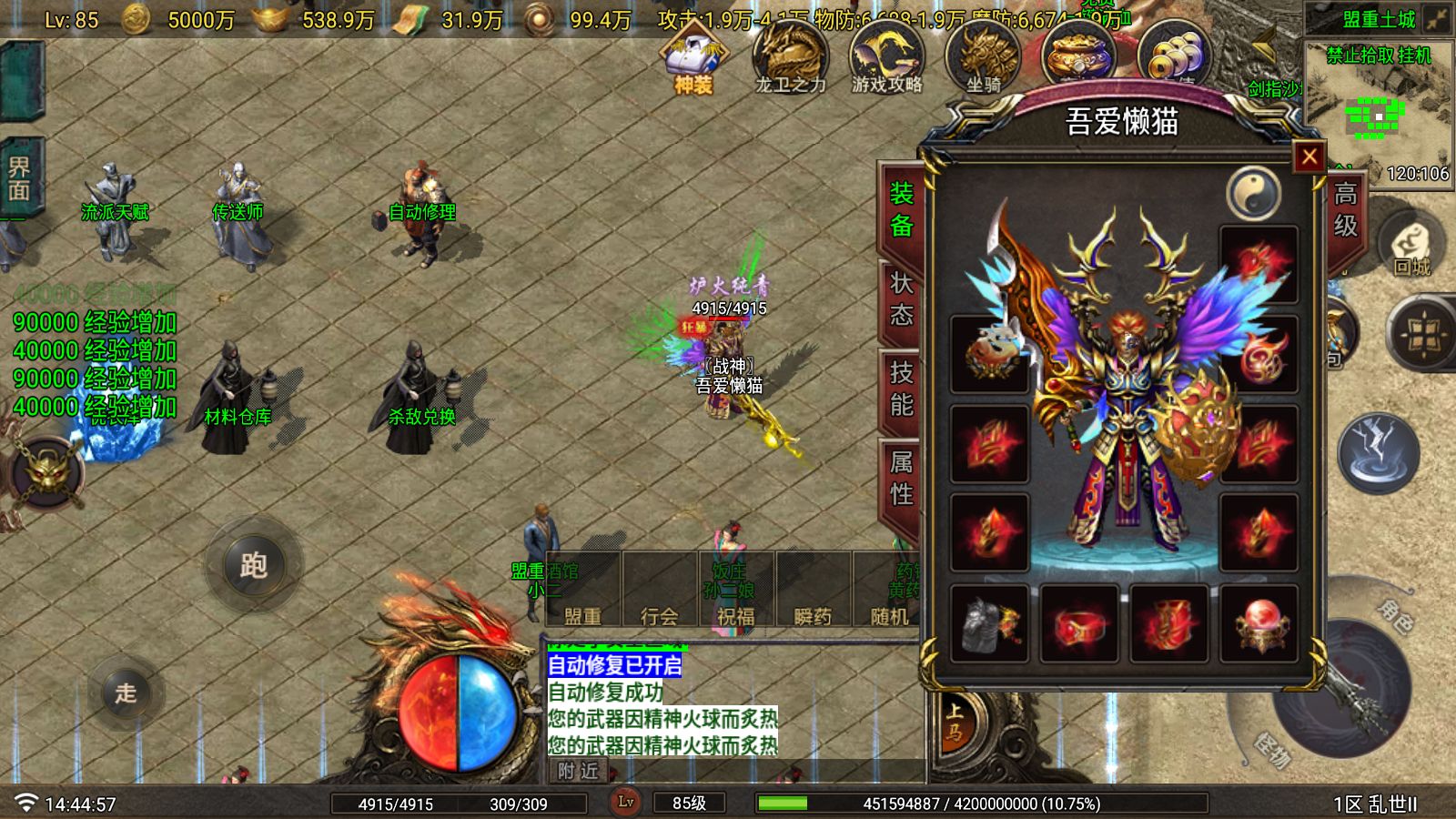The image size is (1456, 819).
Task: Close the 吾爱懒猫 character panel
Action: 1309,157
